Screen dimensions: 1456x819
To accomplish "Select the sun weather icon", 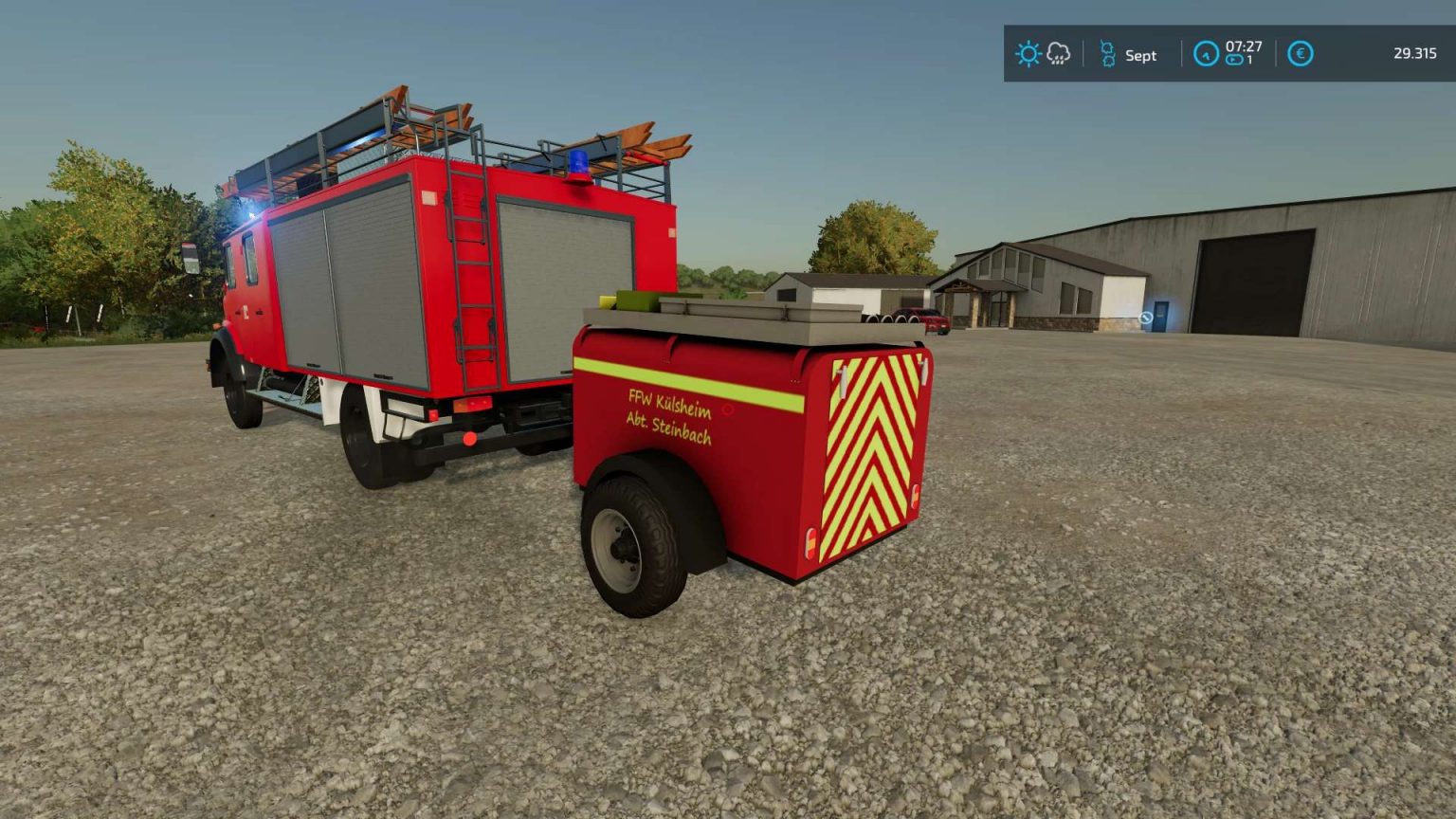I will [1028, 53].
